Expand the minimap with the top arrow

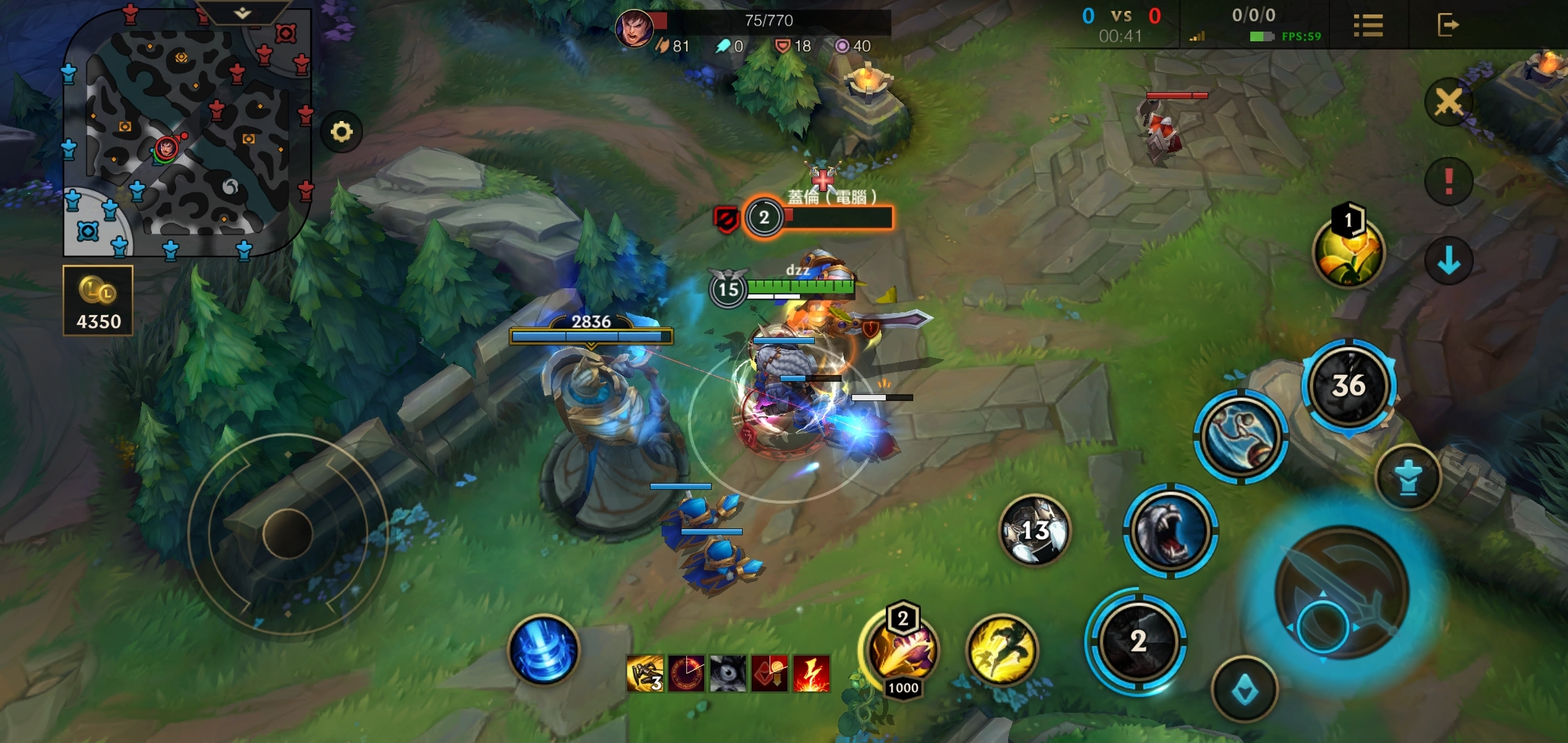click(x=242, y=12)
